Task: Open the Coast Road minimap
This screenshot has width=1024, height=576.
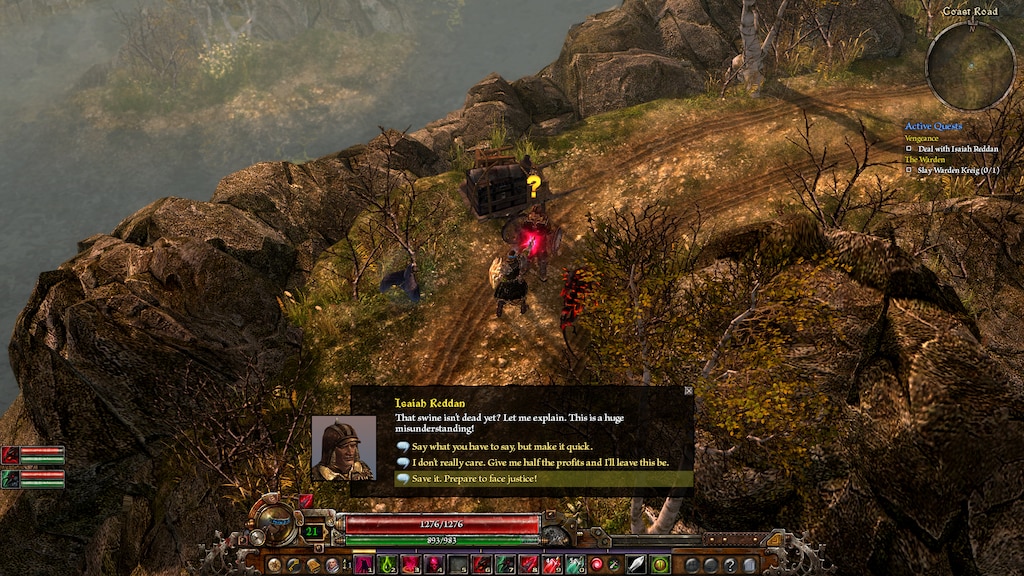Action: pyautogui.click(x=970, y=67)
